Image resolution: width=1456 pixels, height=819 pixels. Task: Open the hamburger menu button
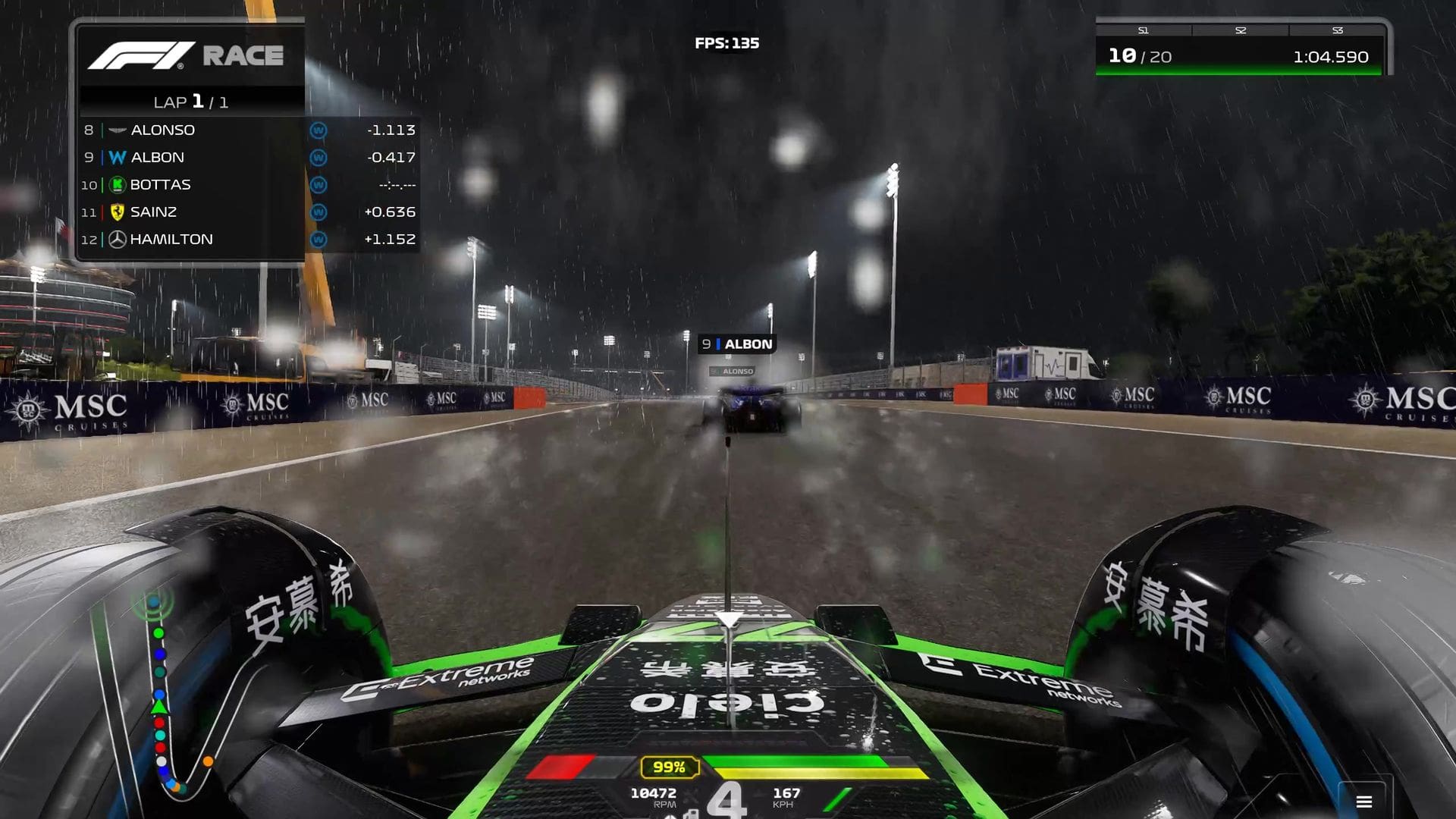(x=1363, y=802)
